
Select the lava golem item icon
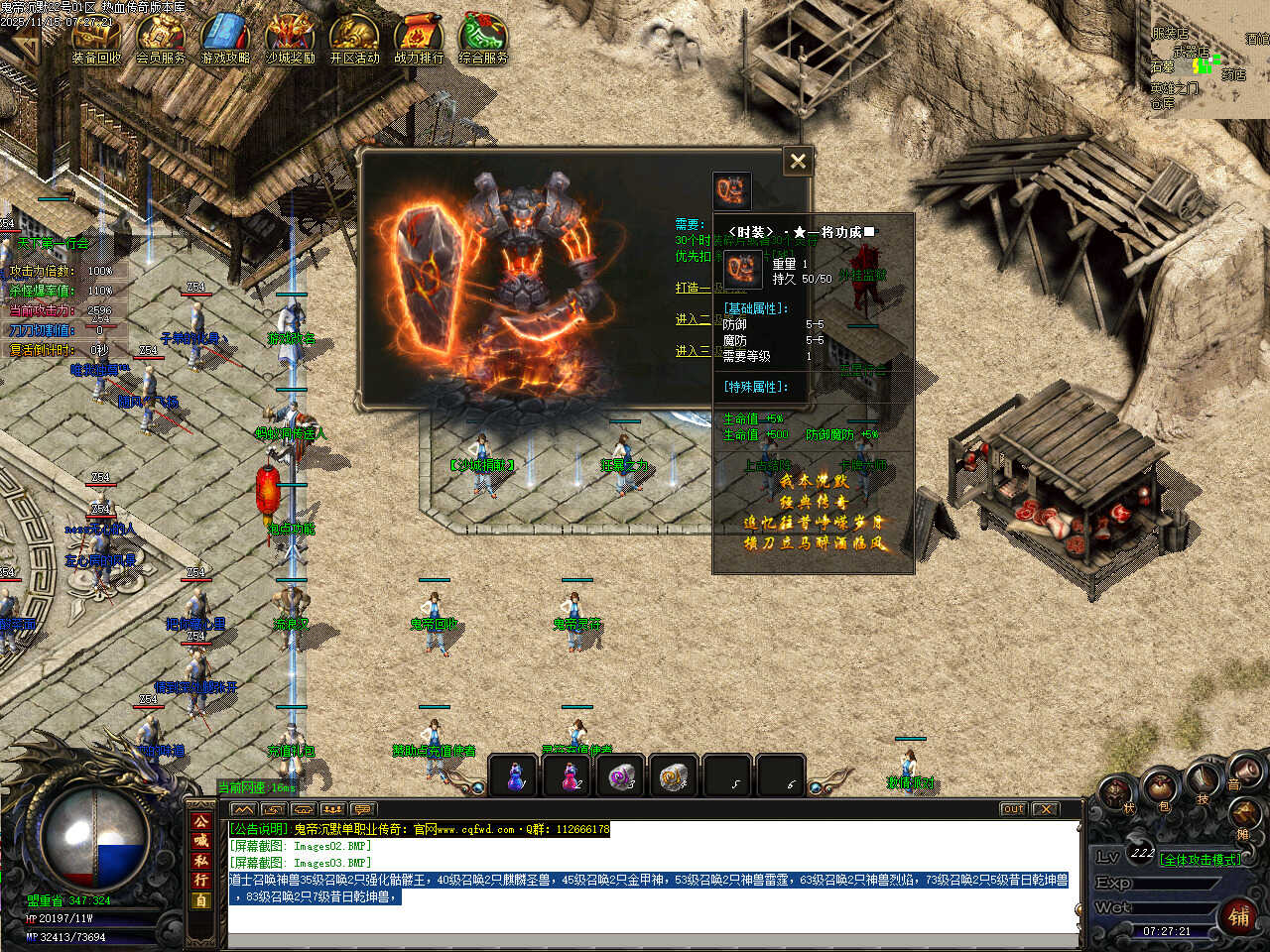coord(732,190)
